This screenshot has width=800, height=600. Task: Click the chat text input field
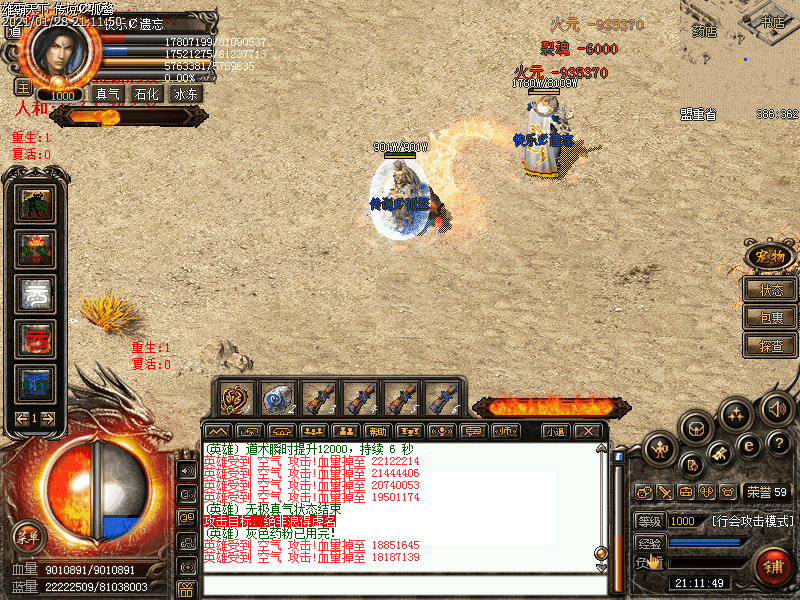400,586
